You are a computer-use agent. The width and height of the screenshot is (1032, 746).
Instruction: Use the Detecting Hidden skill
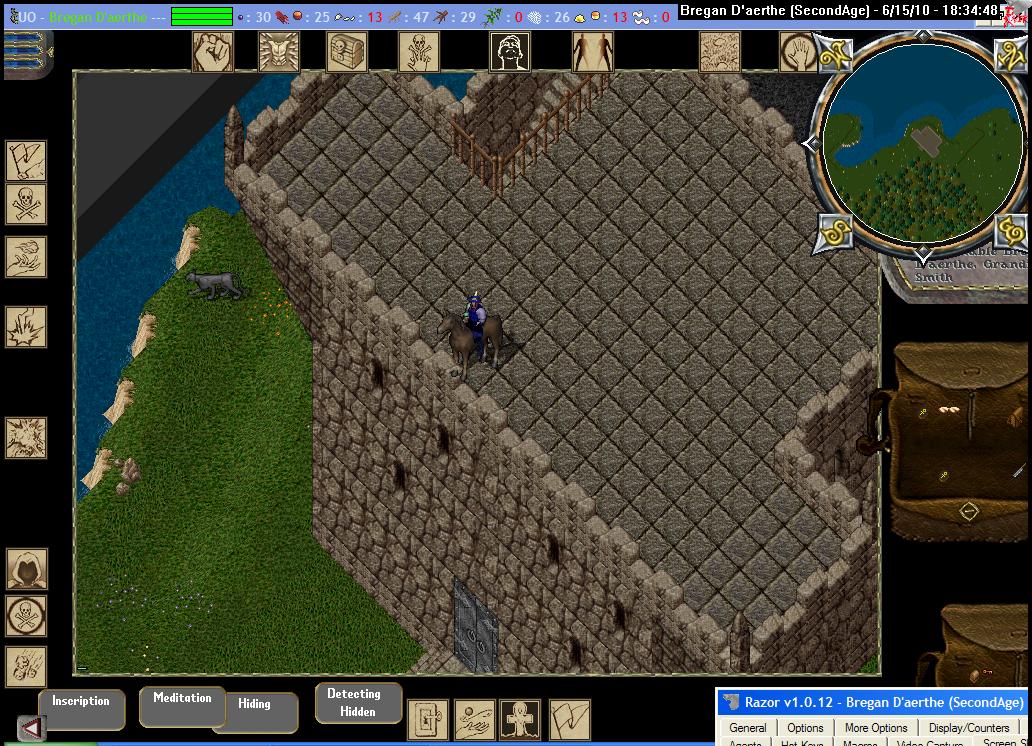pyautogui.click(x=357, y=703)
